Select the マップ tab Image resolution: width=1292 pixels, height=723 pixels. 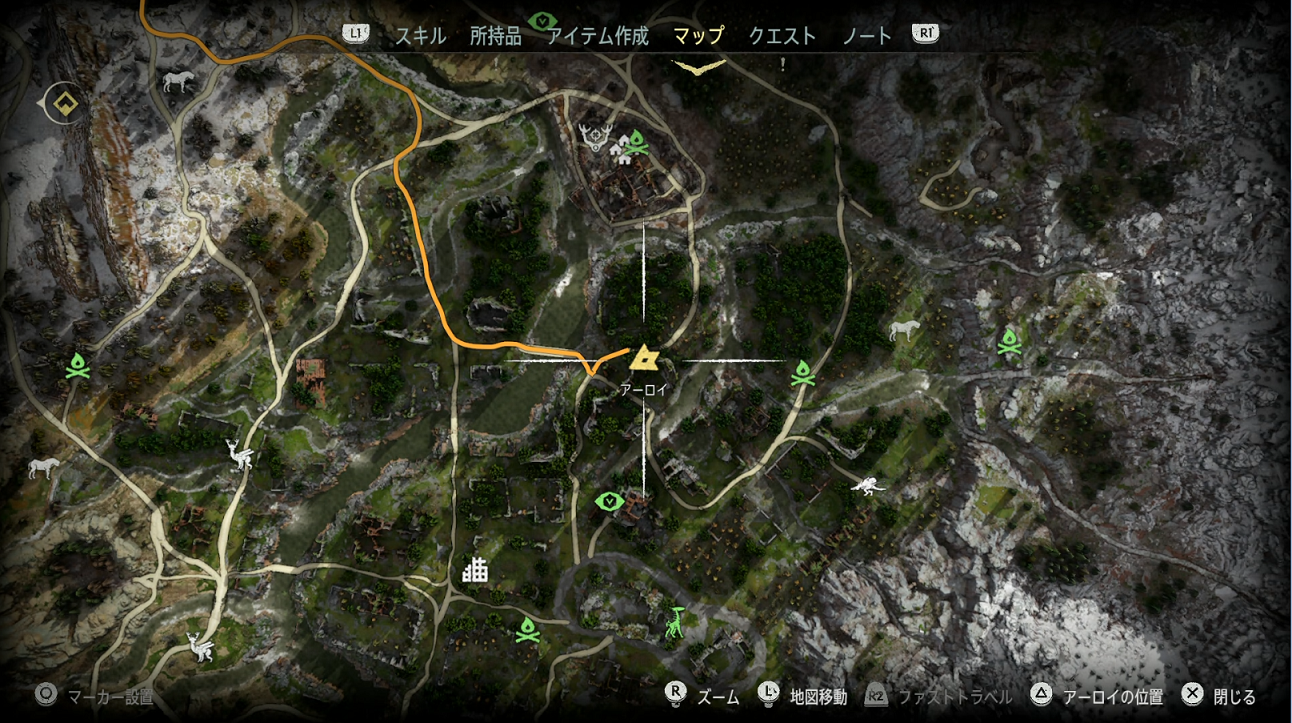pos(698,36)
